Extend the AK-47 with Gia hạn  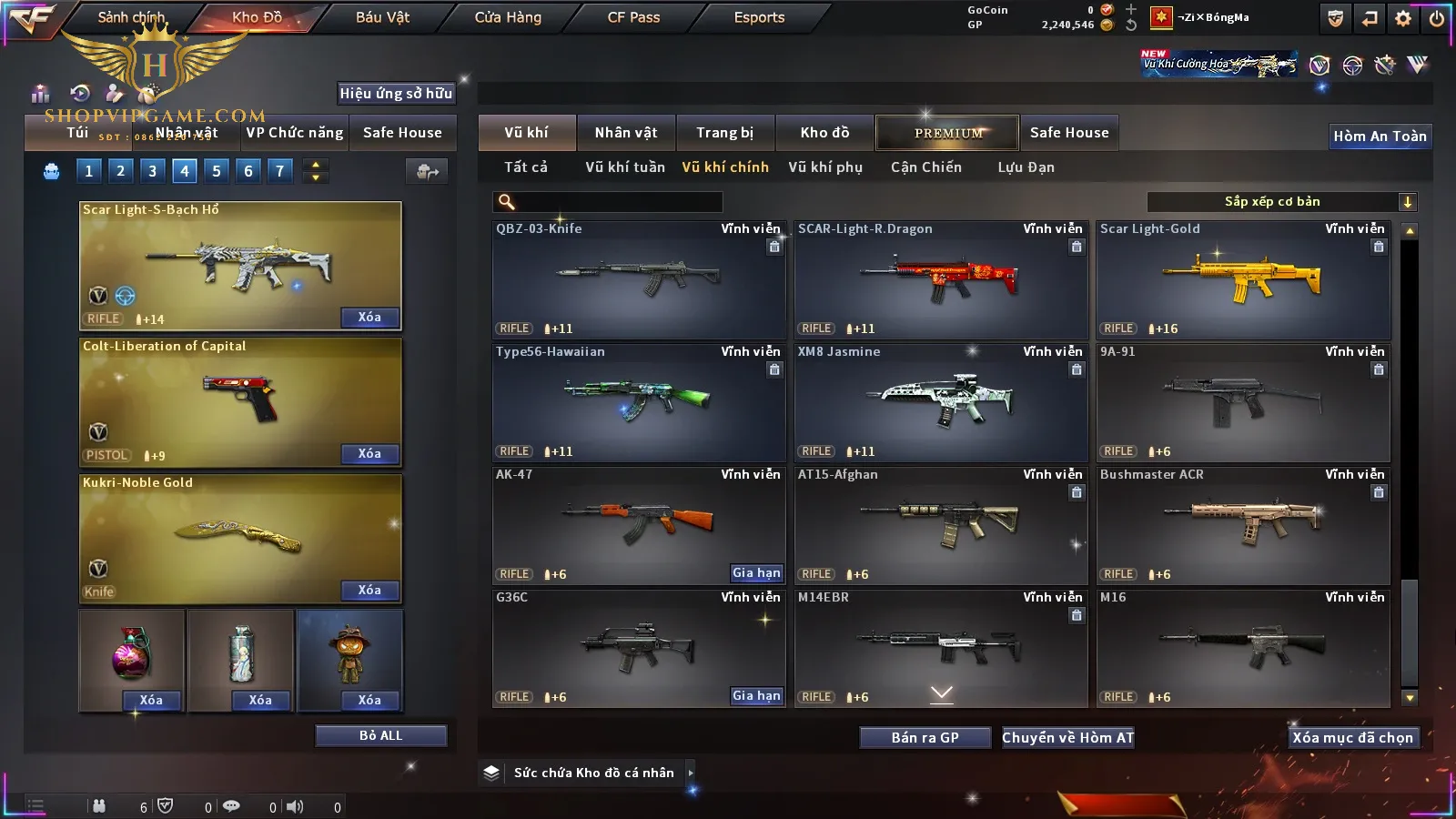[x=756, y=573]
